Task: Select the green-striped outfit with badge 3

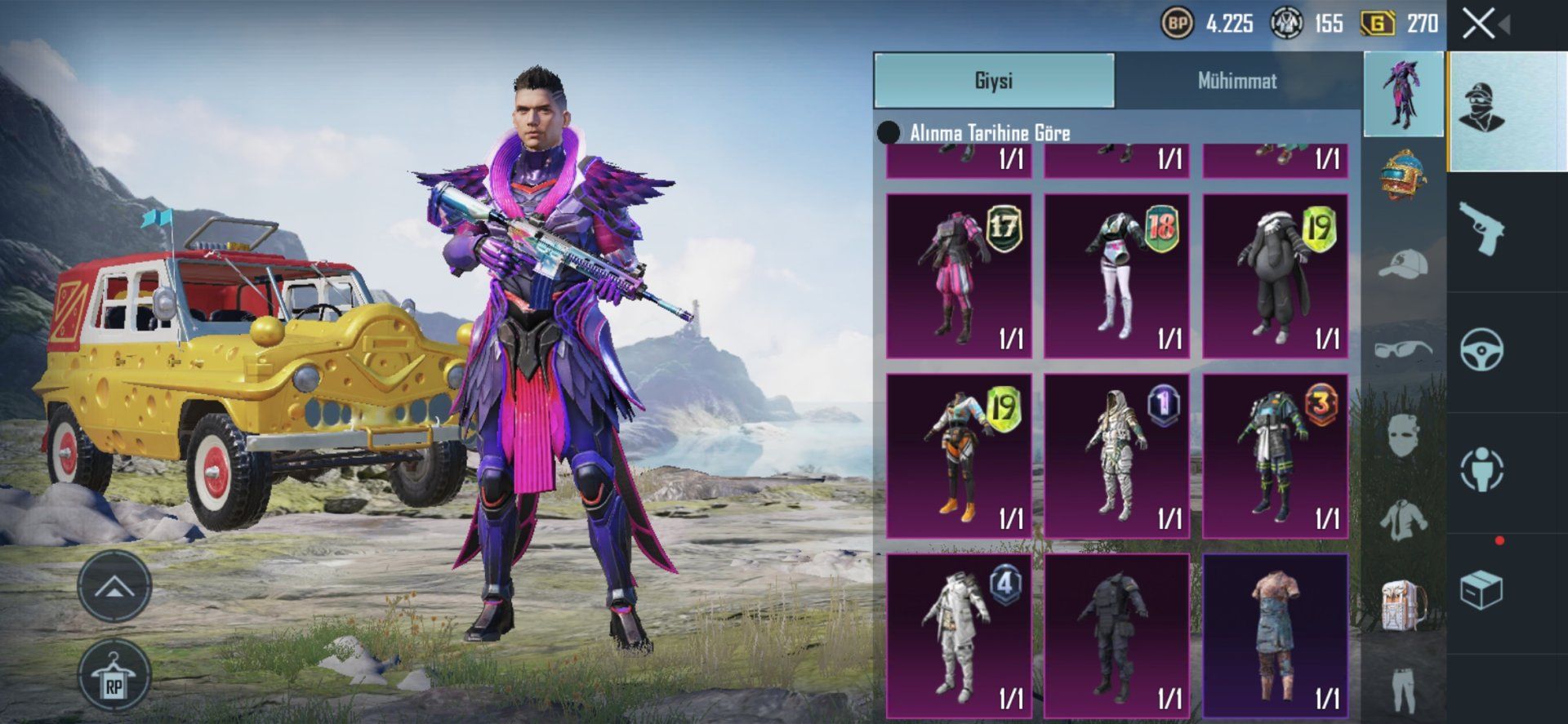Action: click(x=1275, y=455)
